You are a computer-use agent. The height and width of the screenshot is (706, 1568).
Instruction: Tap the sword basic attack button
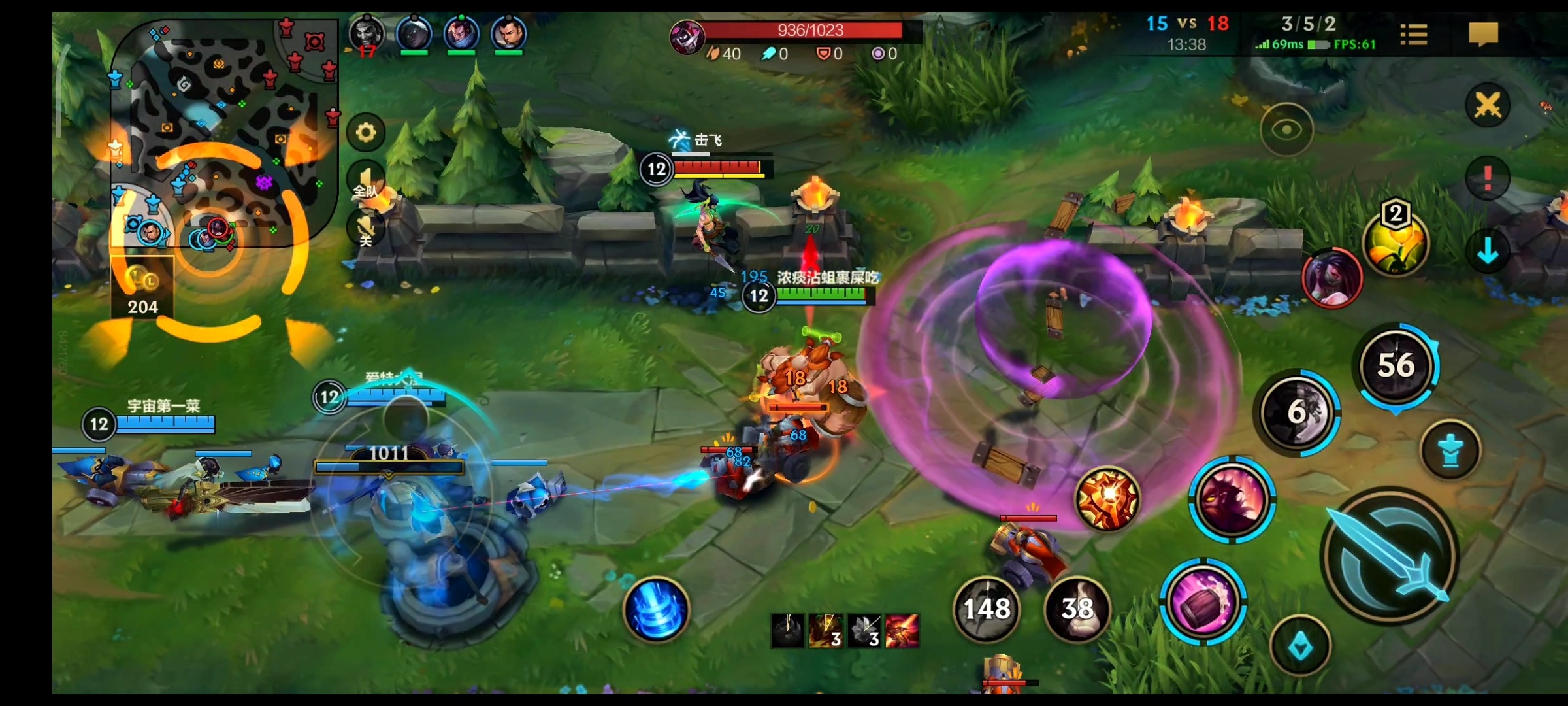coord(1390,556)
